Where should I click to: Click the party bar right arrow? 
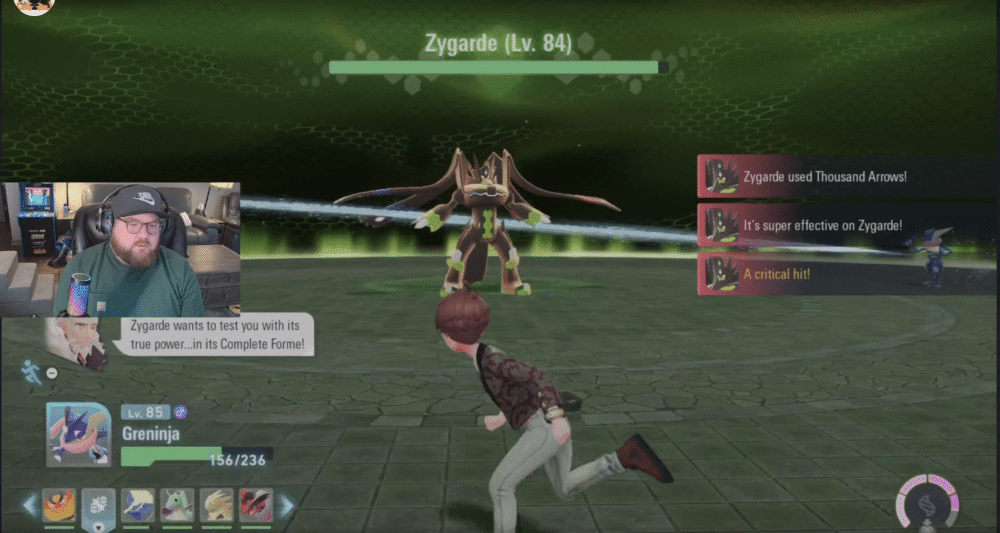click(287, 506)
